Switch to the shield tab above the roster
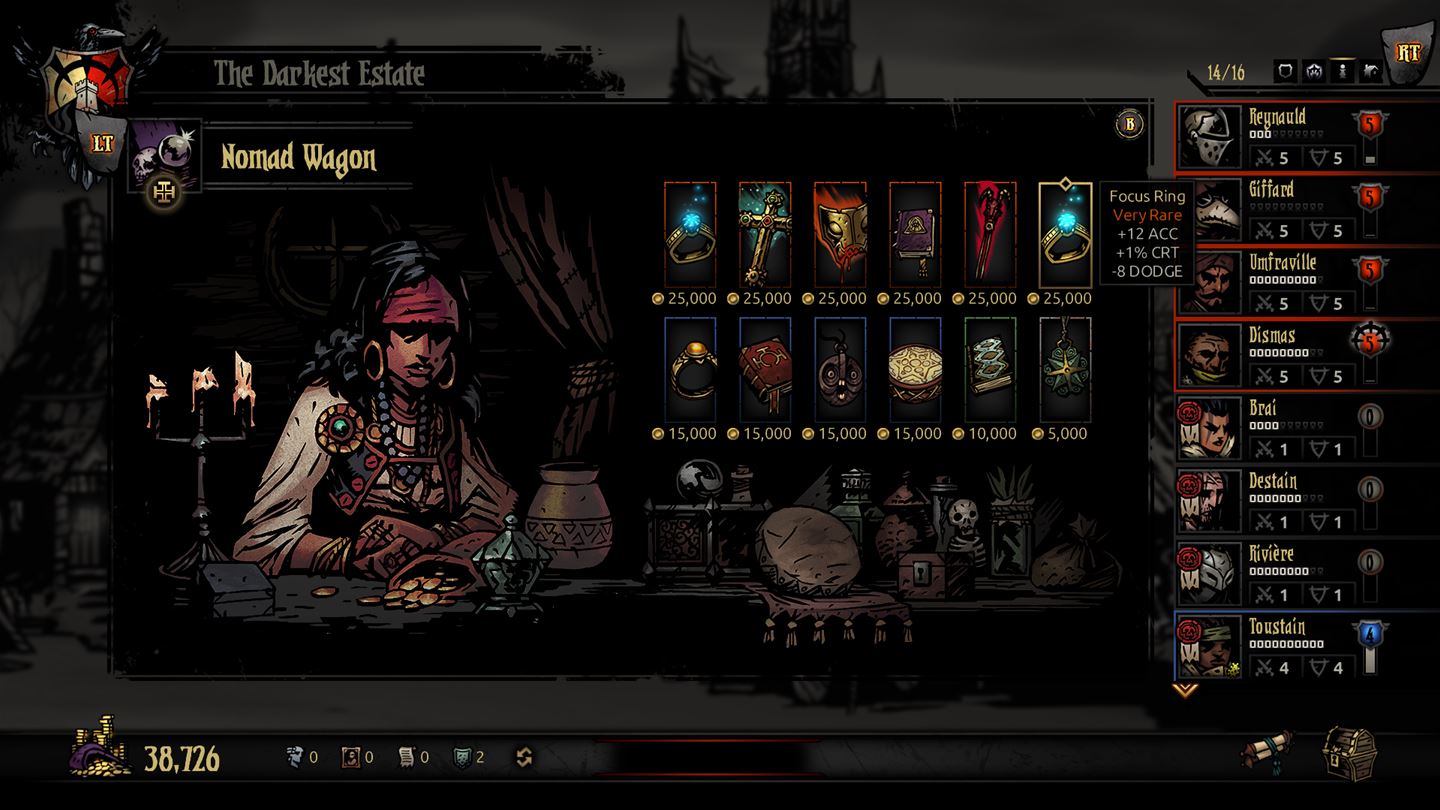Image resolution: width=1440 pixels, height=810 pixels. (x=1287, y=70)
